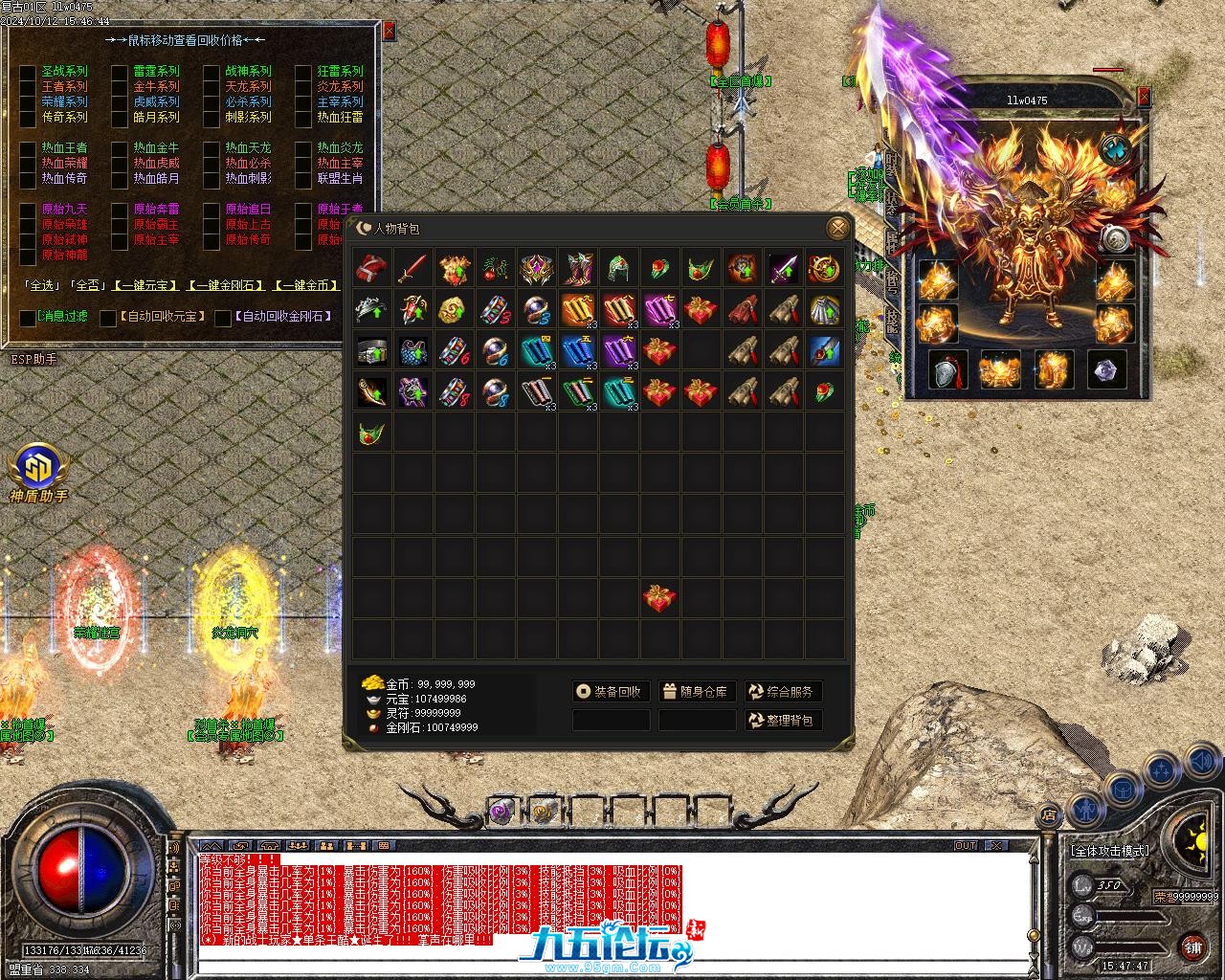The width and height of the screenshot is (1225, 980).
Task: Close the character equipment panel
Action: click(x=1144, y=96)
